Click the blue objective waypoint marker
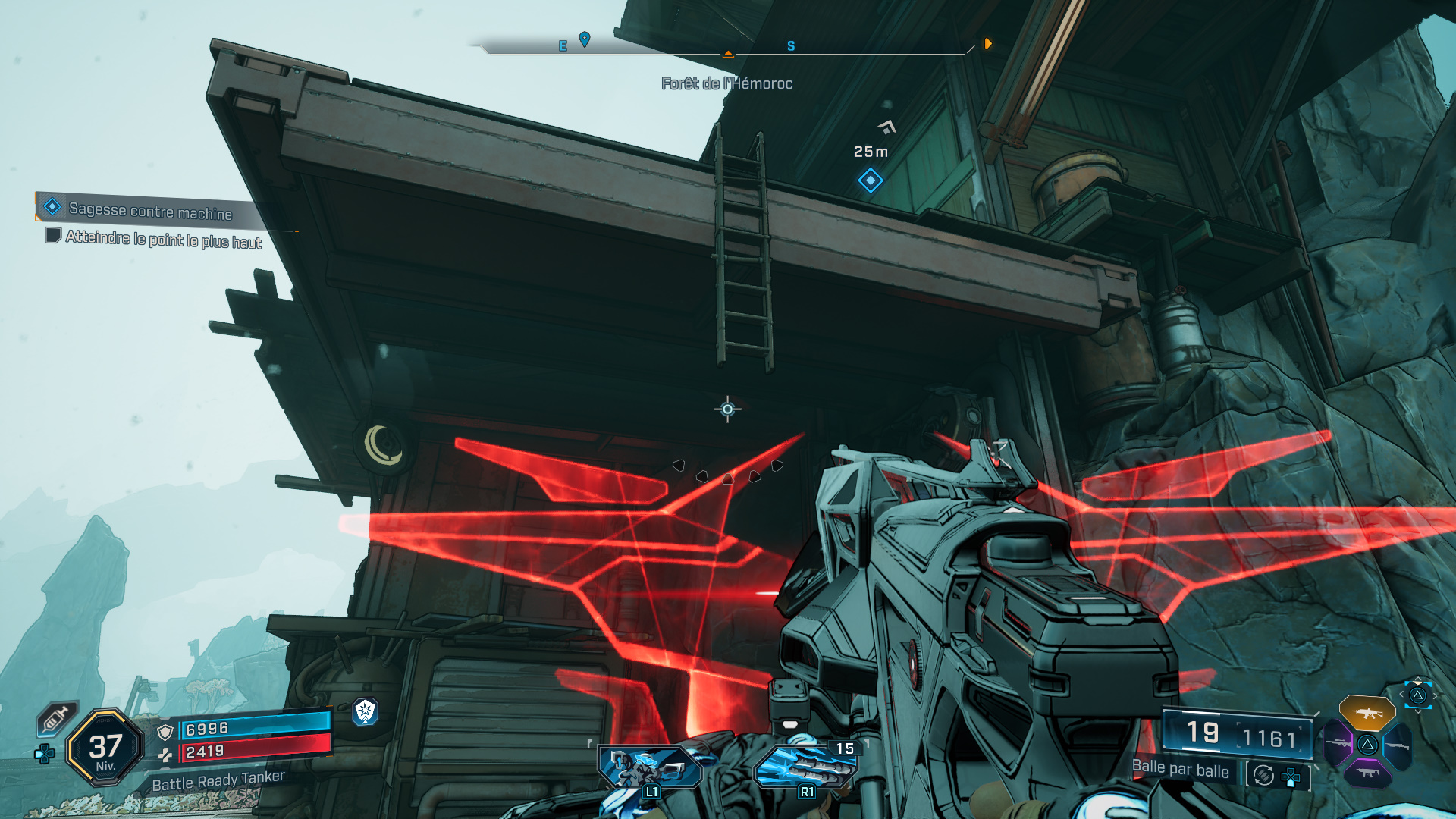 click(x=870, y=180)
